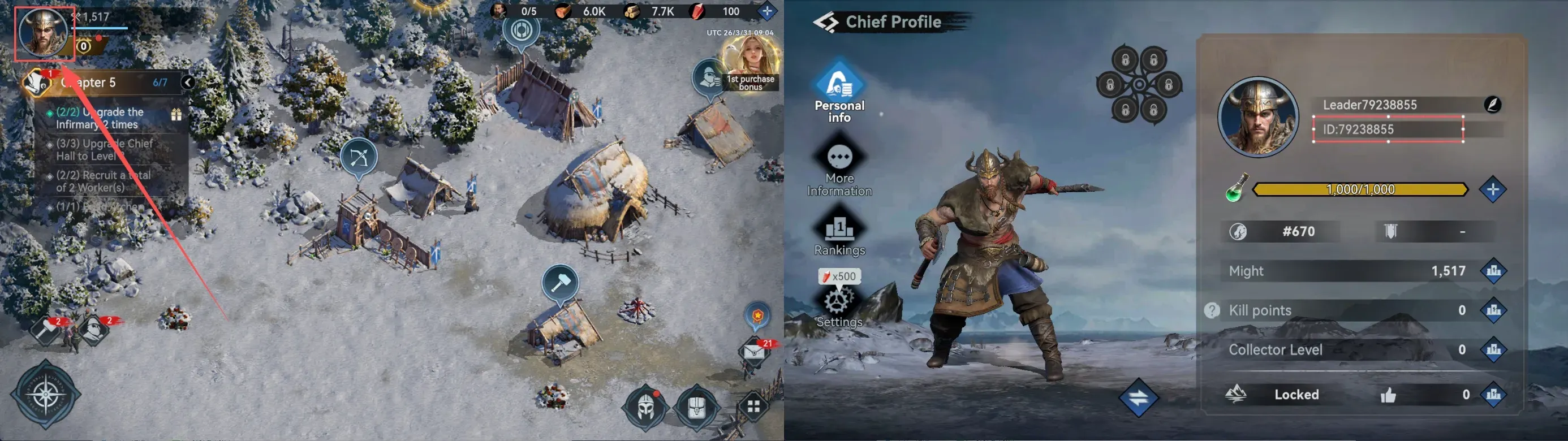This screenshot has width=1568, height=441.
Task: Tap the swap arrows button below chief
Action: (1138, 398)
